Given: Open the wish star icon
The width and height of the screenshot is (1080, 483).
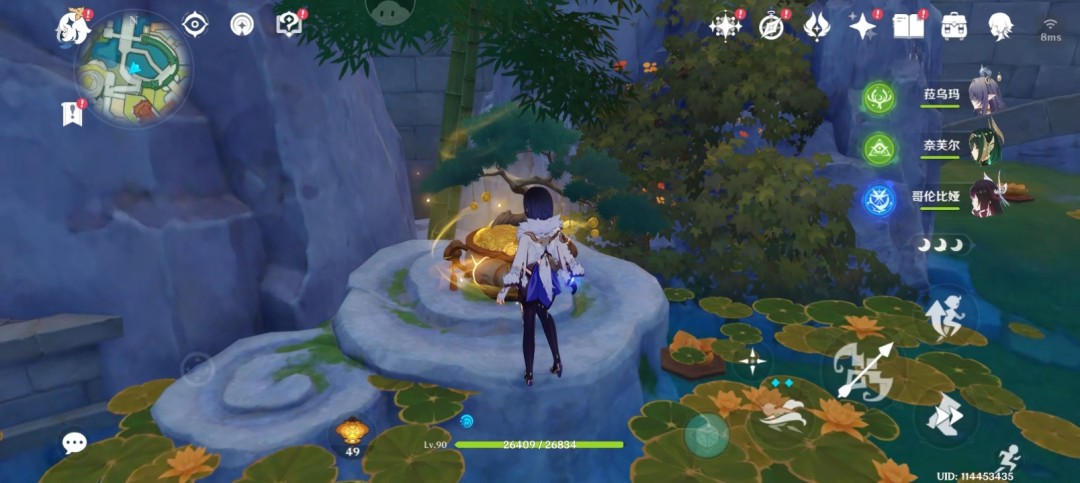Looking at the screenshot, I should pos(862,26).
